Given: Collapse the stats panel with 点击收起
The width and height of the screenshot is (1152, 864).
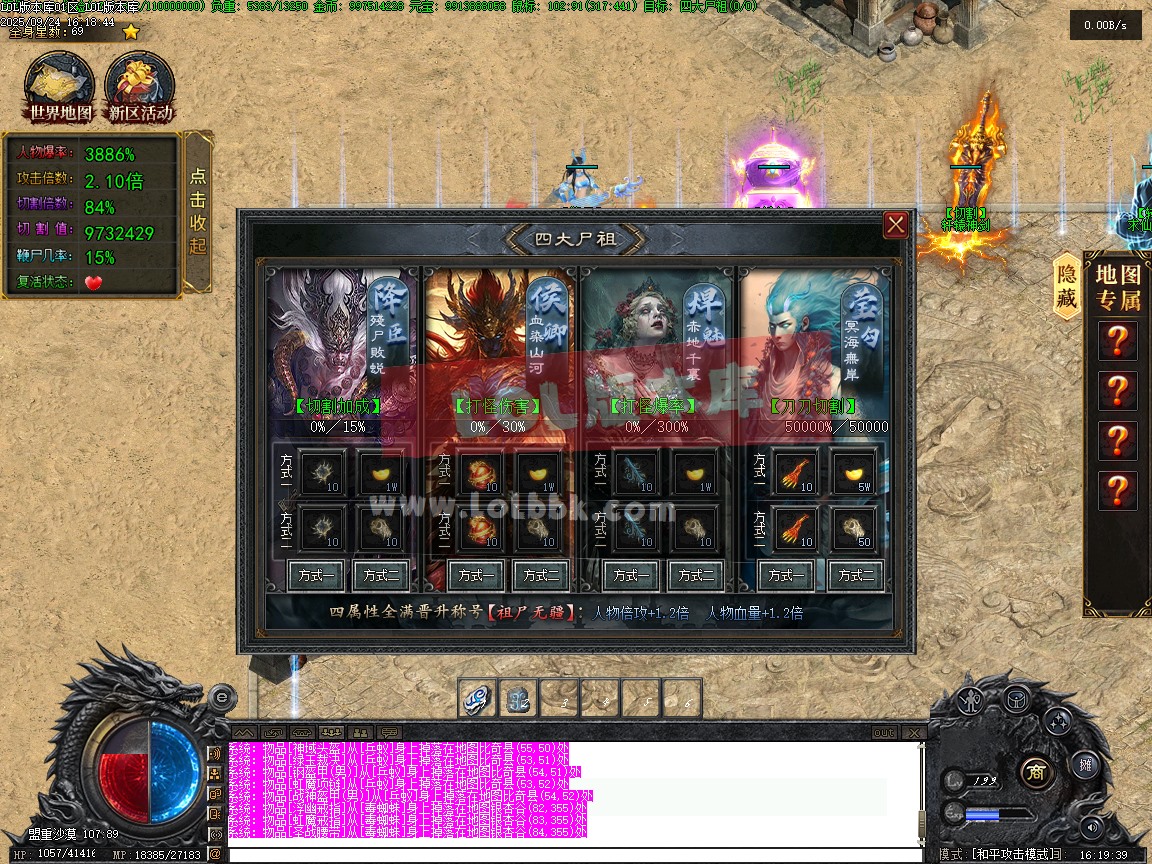Looking at the screenshot, I should coord(198,211).
